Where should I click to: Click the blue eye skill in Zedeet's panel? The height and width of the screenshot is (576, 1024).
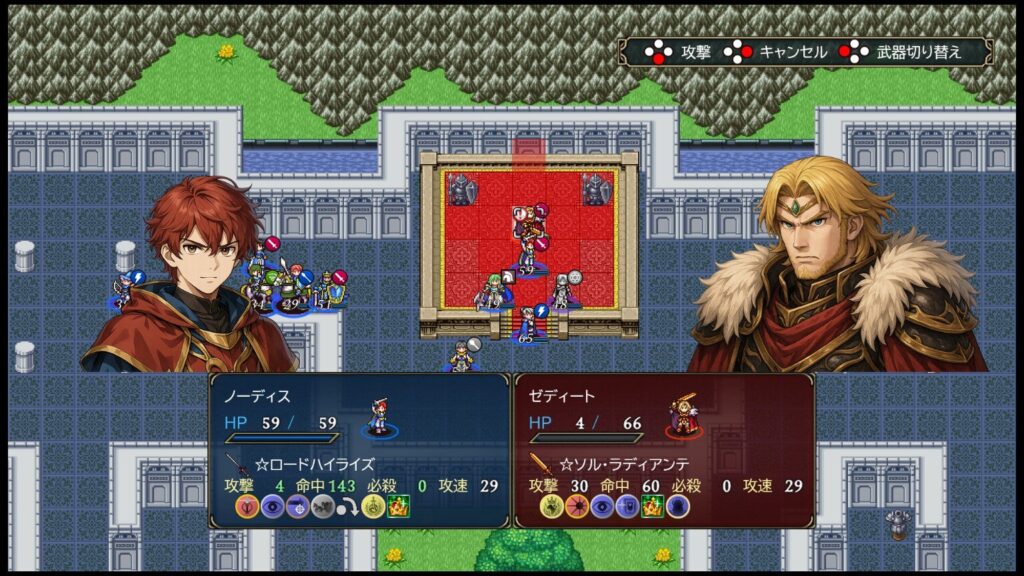pos(602,507)
